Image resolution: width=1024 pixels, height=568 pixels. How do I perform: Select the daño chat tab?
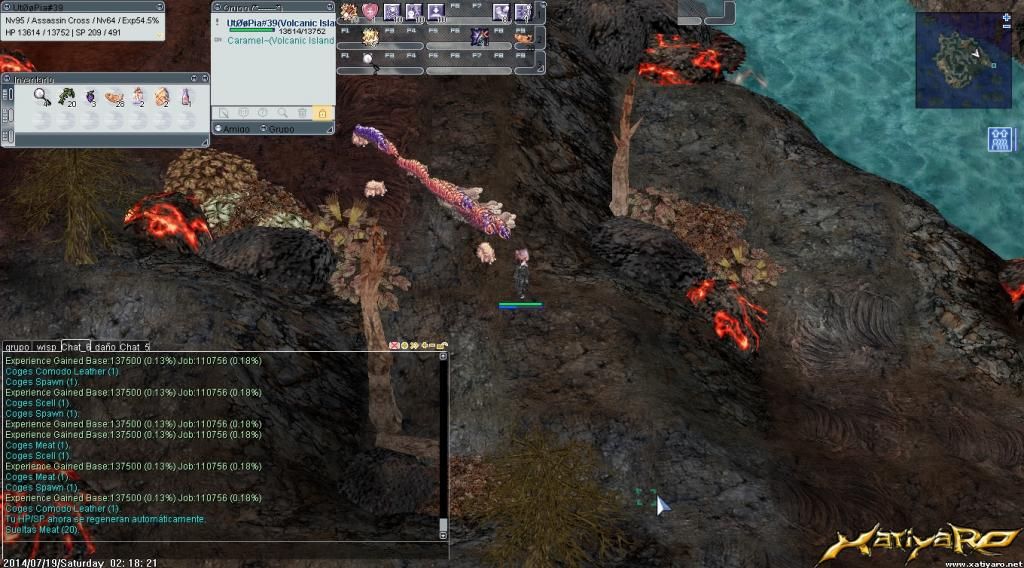coord(105,346)
